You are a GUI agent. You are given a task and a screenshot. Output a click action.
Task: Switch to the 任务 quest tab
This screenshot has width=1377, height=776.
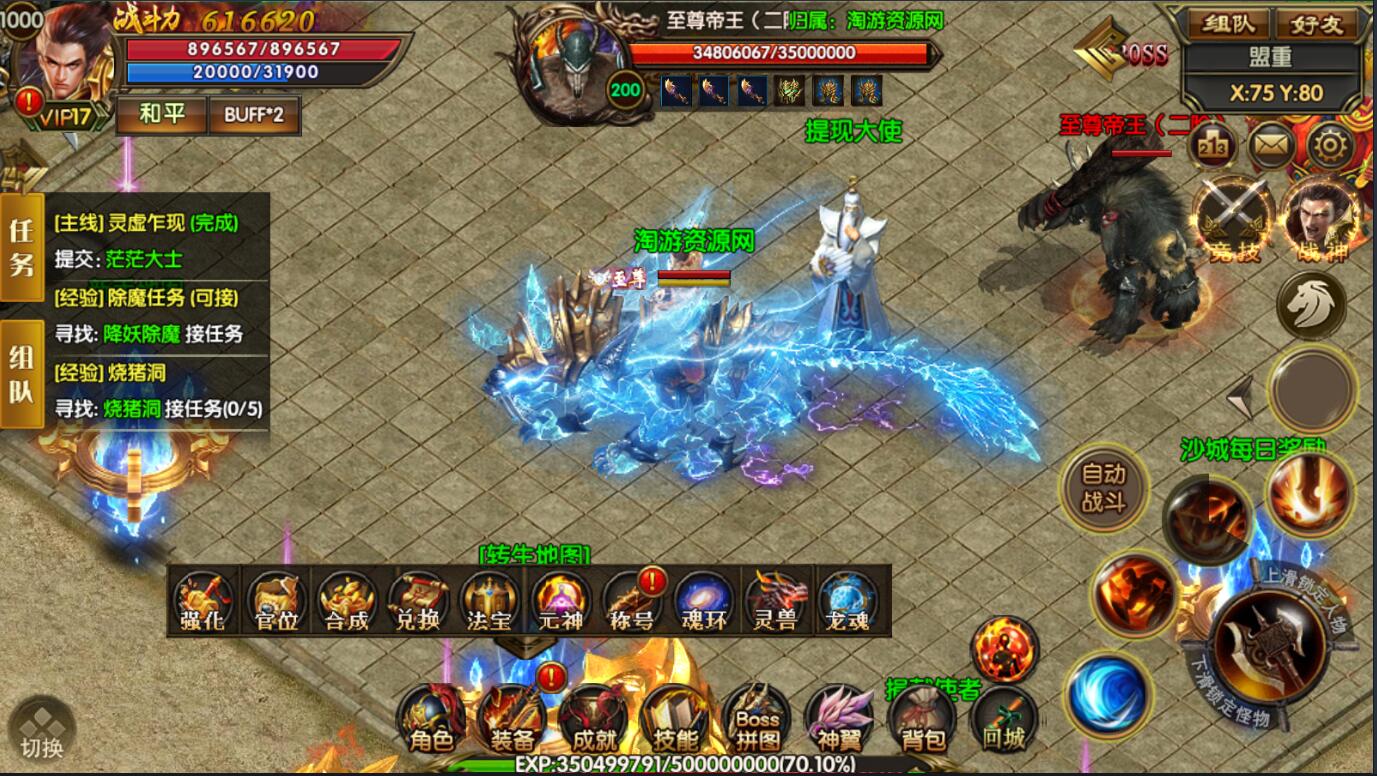21,247
